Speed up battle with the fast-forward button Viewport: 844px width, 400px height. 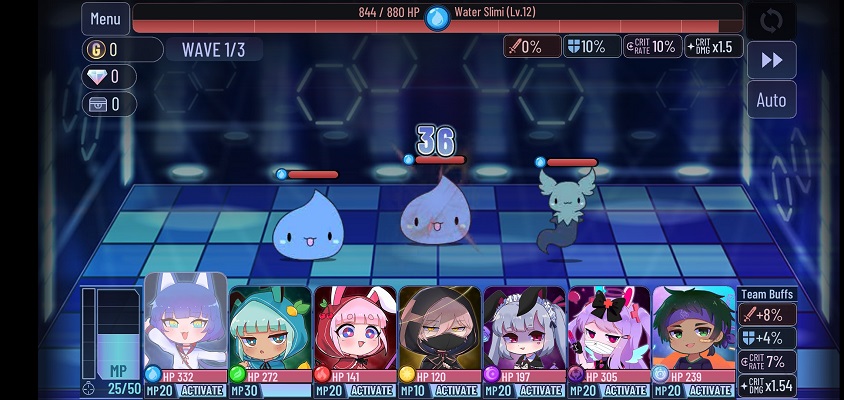tap(771, 60)
